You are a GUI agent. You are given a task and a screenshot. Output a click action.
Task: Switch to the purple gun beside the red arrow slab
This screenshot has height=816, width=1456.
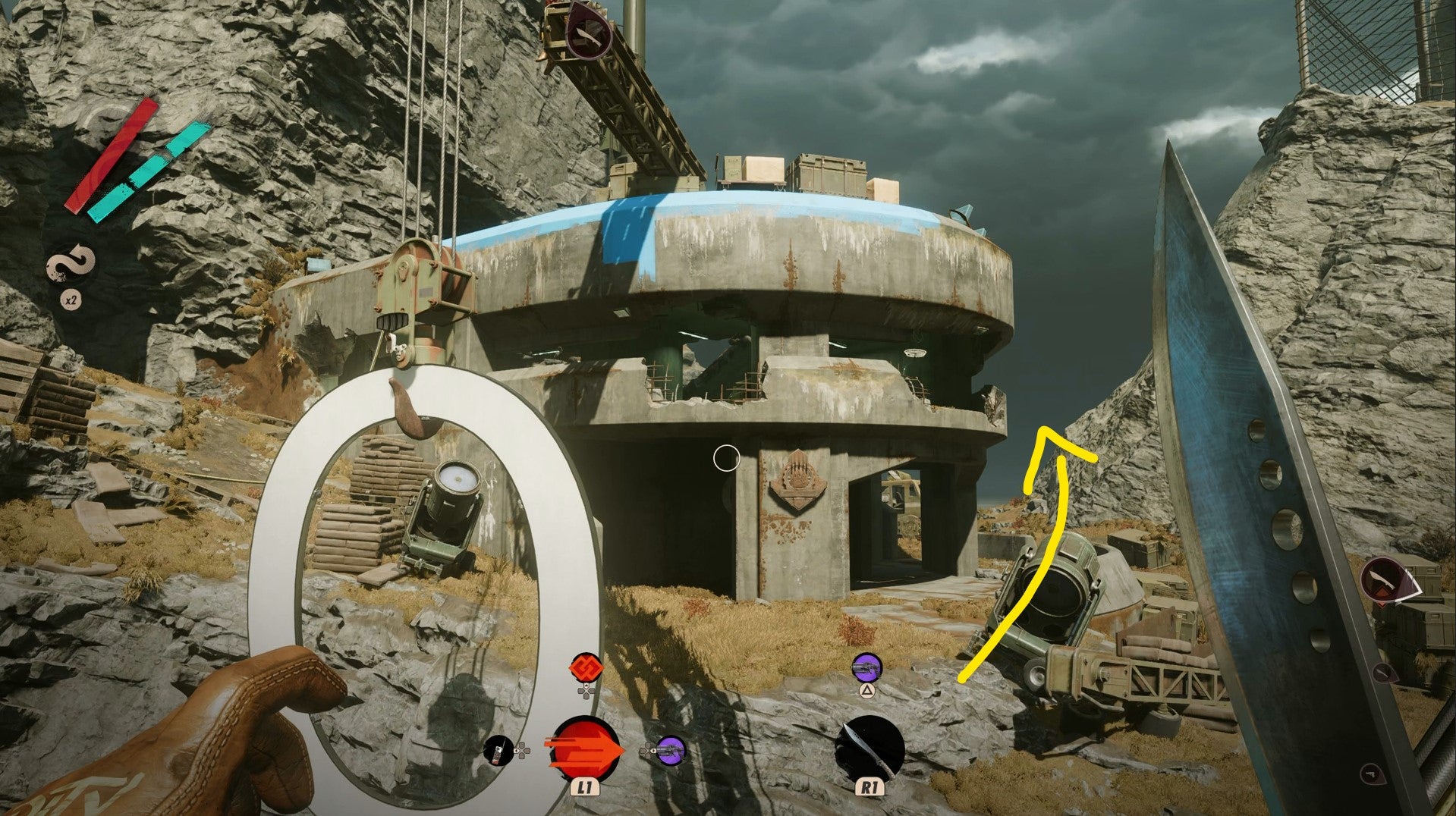click(x=671, y=750)
